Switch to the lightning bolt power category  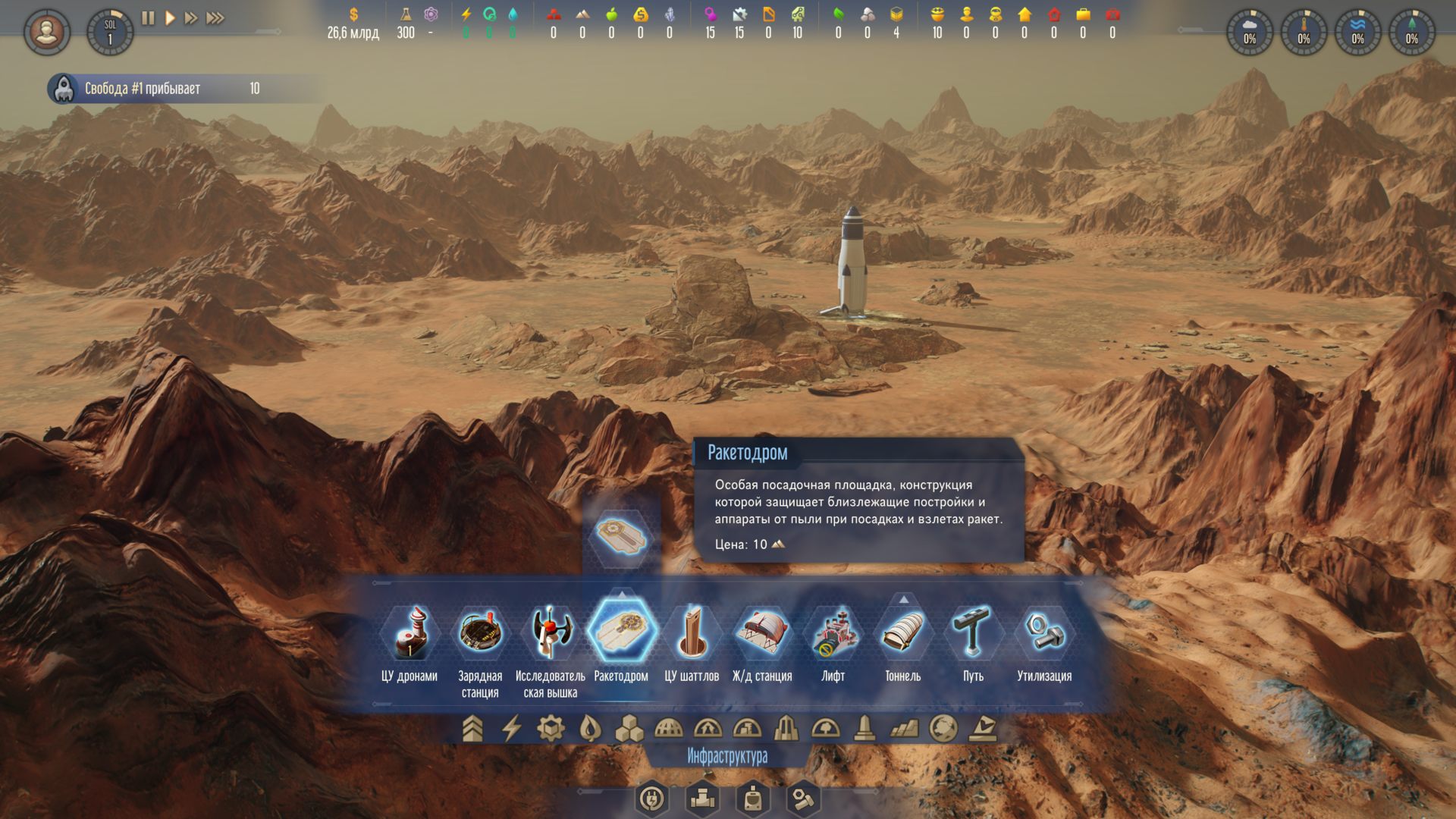click(x=512, y=729)
